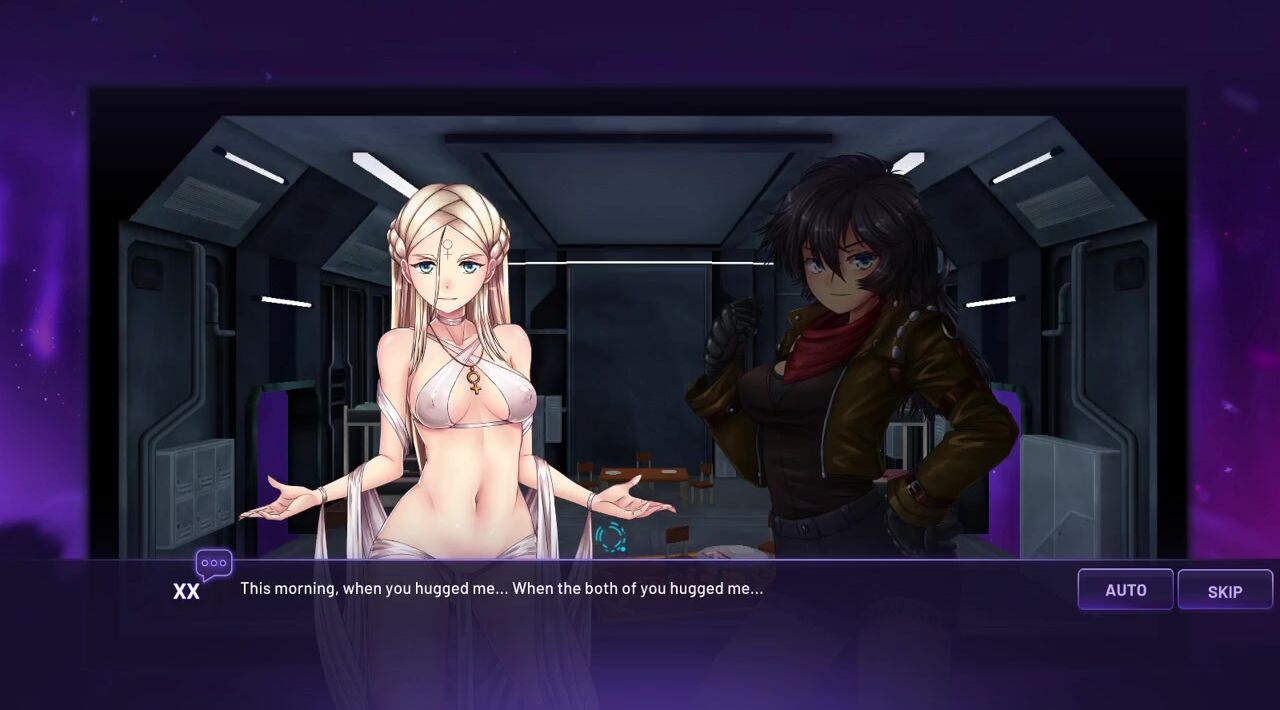Enable AUTO dialogue advance
1280x710 pixels.
(1125, 590)
